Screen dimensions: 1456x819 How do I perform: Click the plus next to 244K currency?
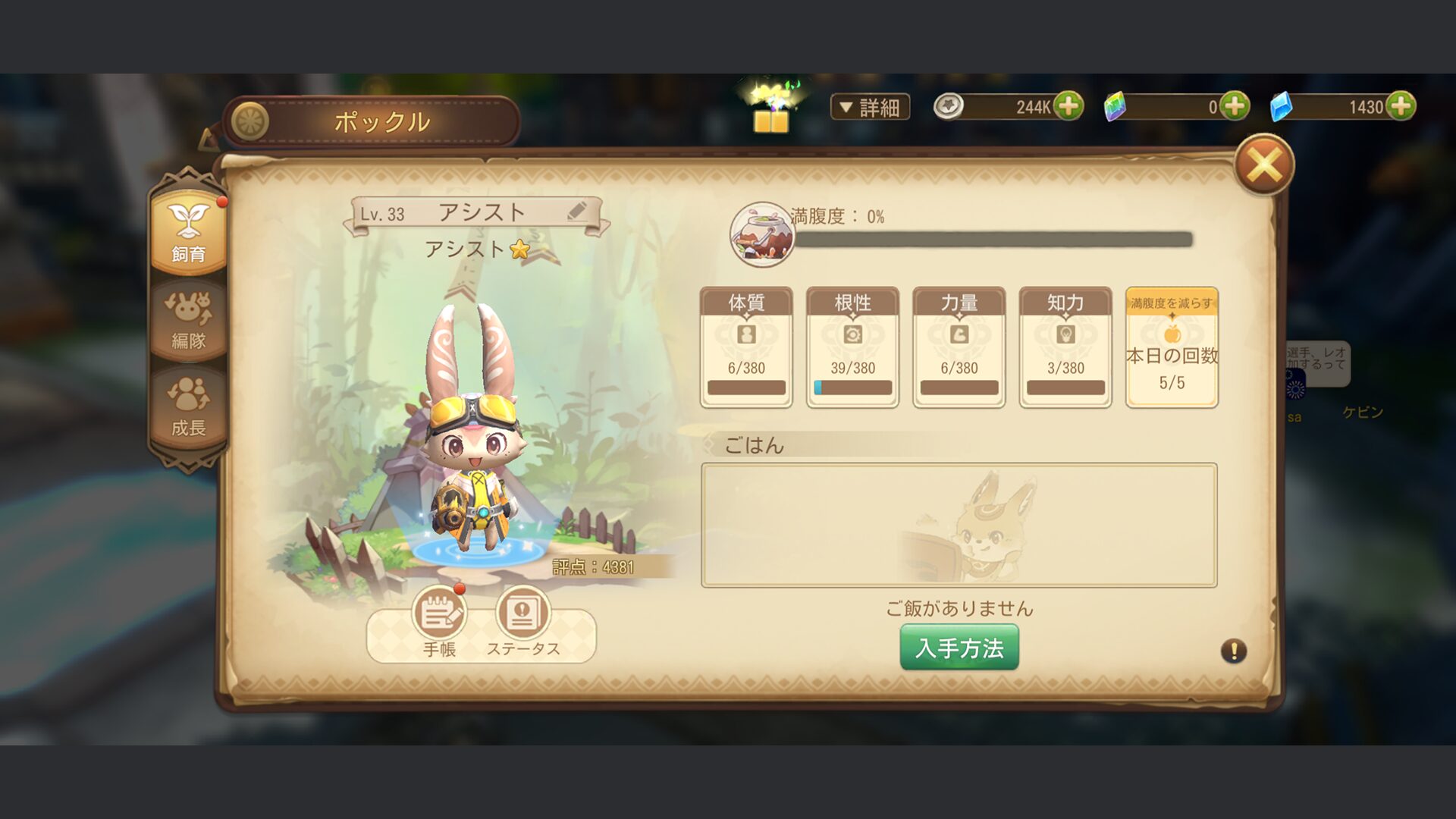click(1071, 106)
